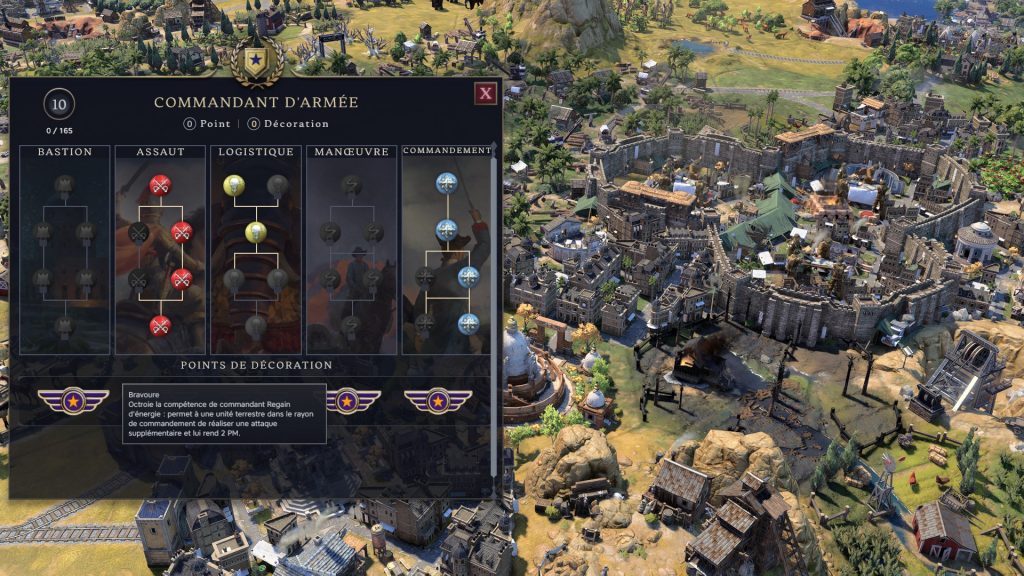Screen dimensions: 1024x576
Task: Select the top node of the Bastion tree
Action: [64, 184]
